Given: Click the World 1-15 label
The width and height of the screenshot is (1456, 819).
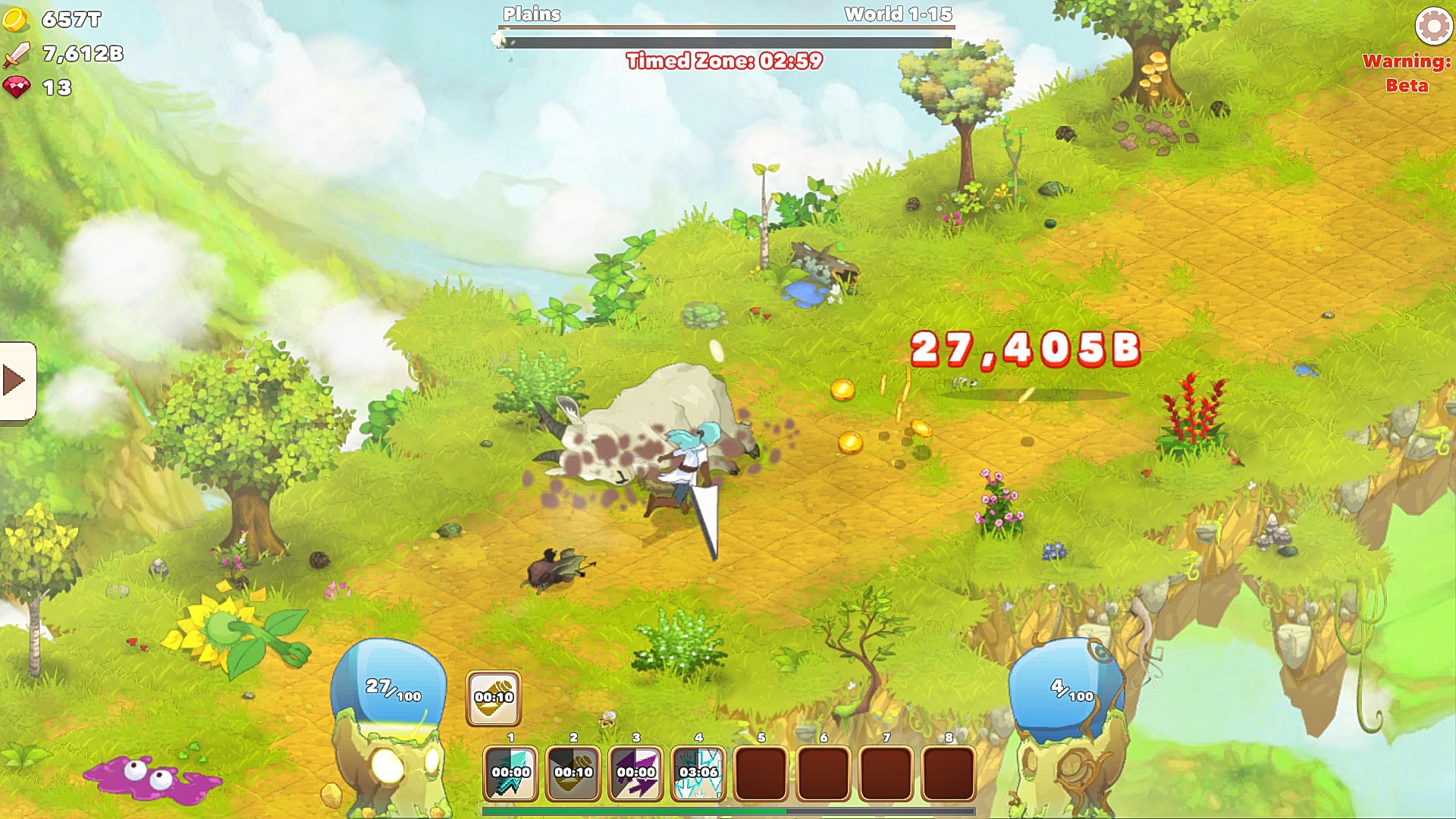Looking at the screenshot, I should 896,13.
